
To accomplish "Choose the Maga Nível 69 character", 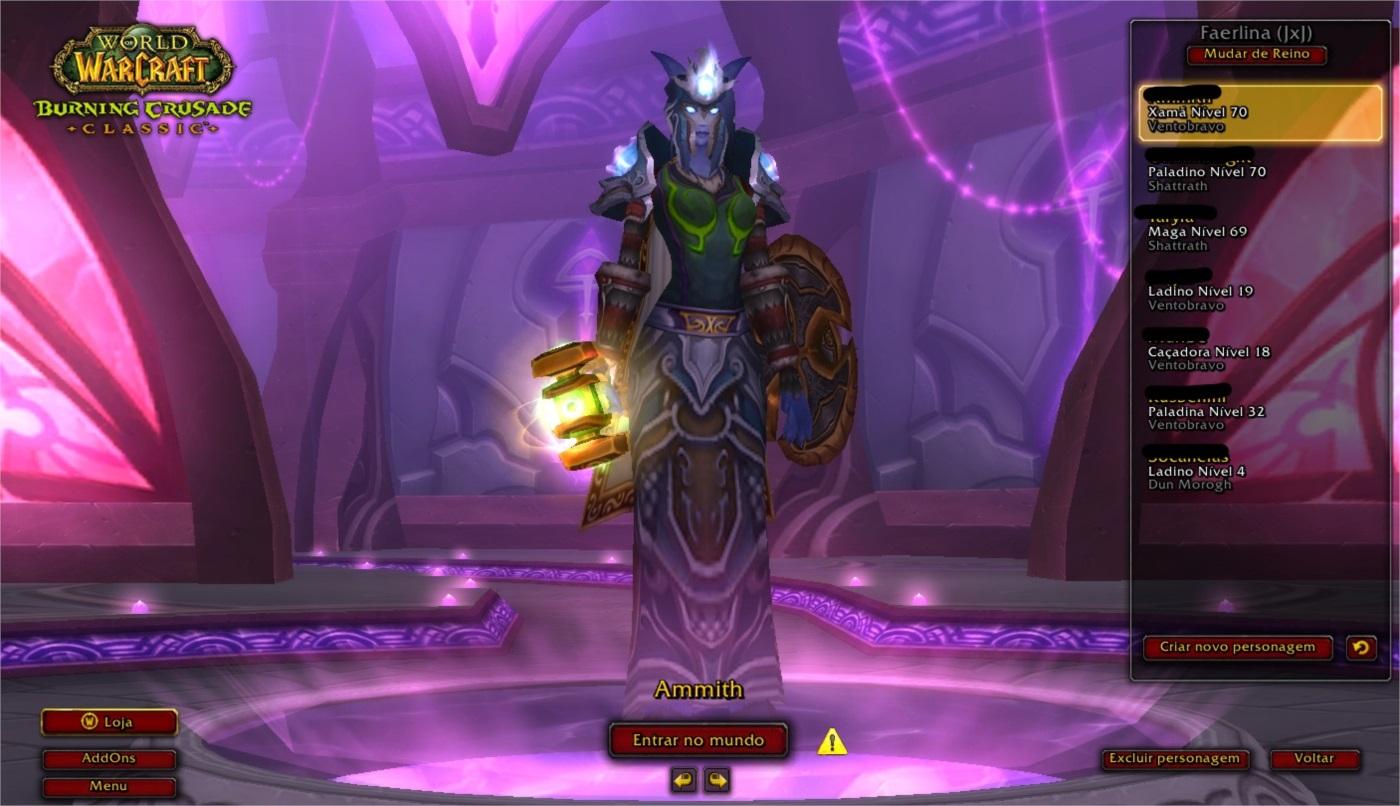I will click(x=1260, y=232).
